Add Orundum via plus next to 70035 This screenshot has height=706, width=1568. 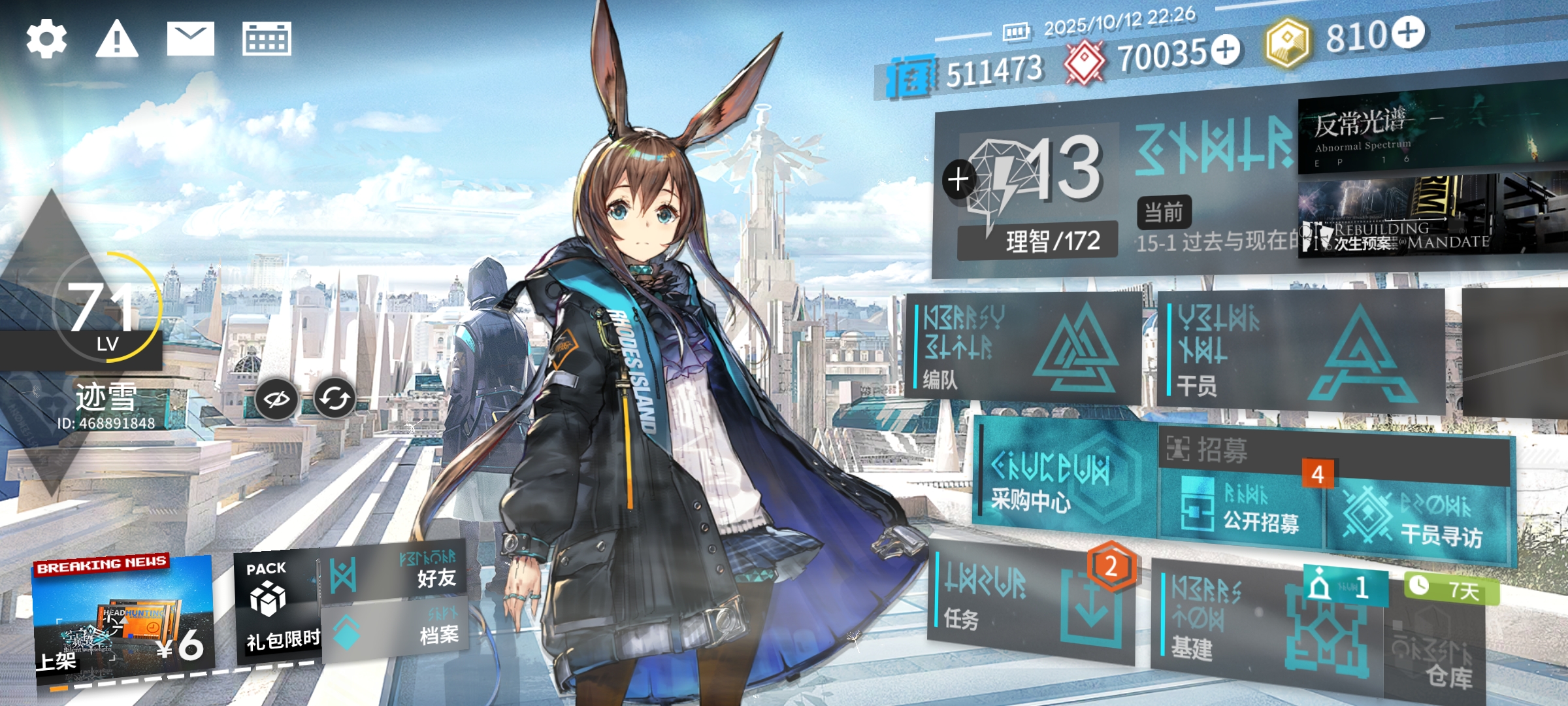[x=1226, y=50]
